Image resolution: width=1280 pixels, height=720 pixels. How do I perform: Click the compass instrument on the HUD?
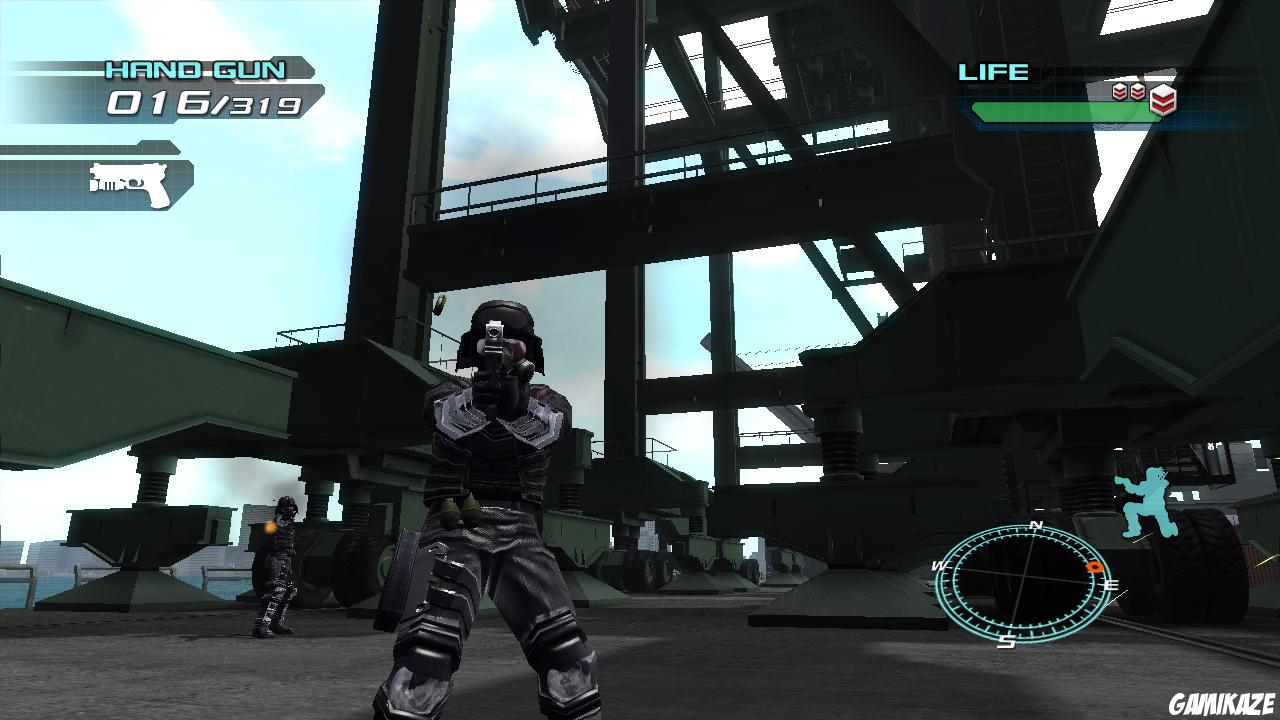point(1025,580)
